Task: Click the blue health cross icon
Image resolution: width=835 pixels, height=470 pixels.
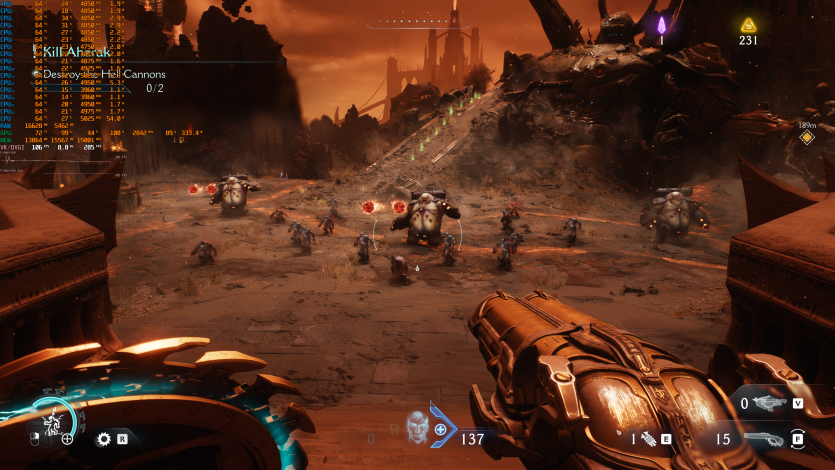Action: tap(441, 429)
